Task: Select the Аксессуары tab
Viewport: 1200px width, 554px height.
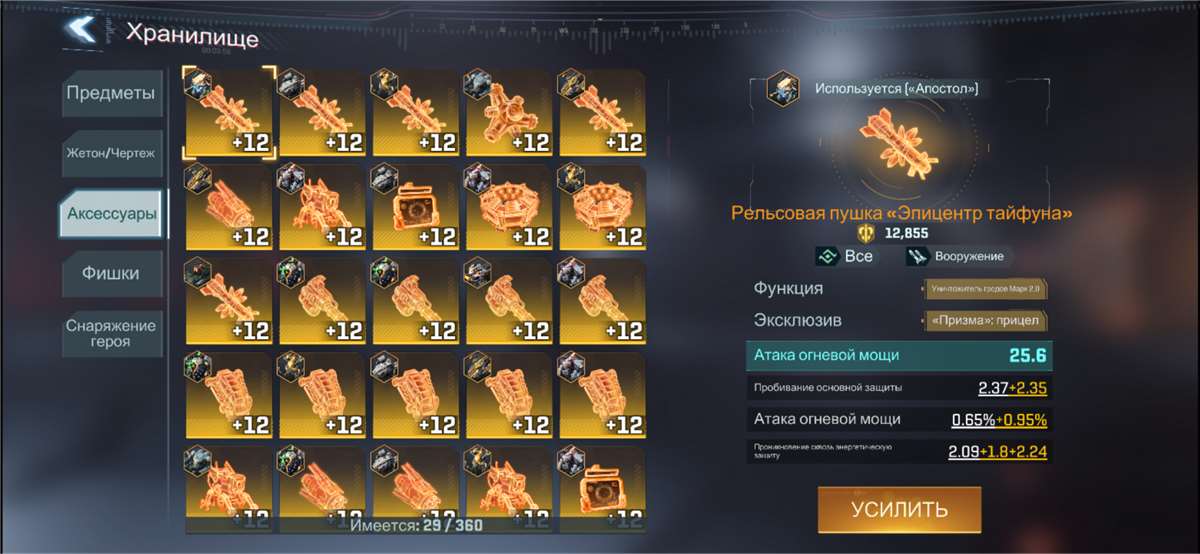Action: pyautogui.click(x=110, y=213)
